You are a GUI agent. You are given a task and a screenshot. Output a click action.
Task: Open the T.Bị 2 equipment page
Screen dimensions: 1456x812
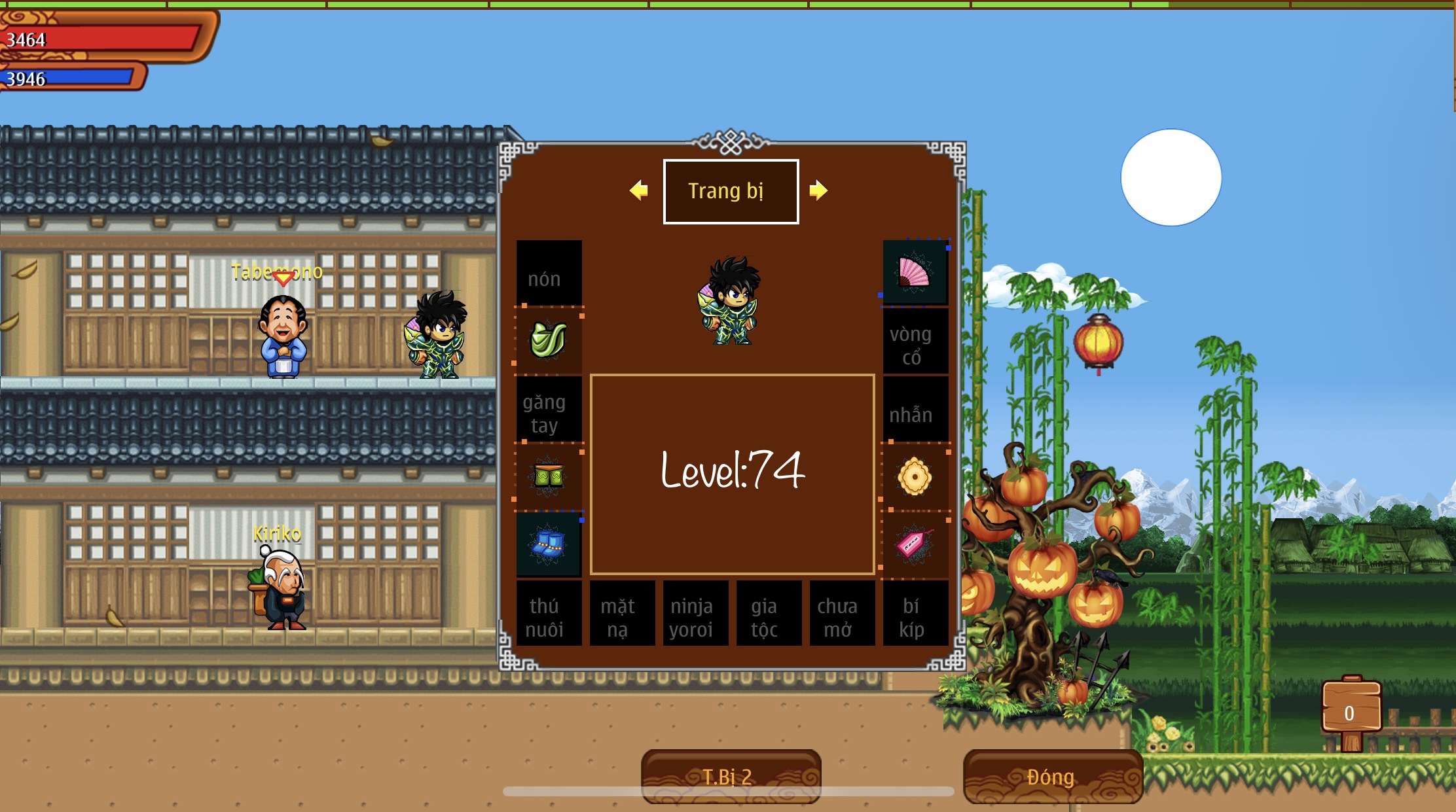731,777
